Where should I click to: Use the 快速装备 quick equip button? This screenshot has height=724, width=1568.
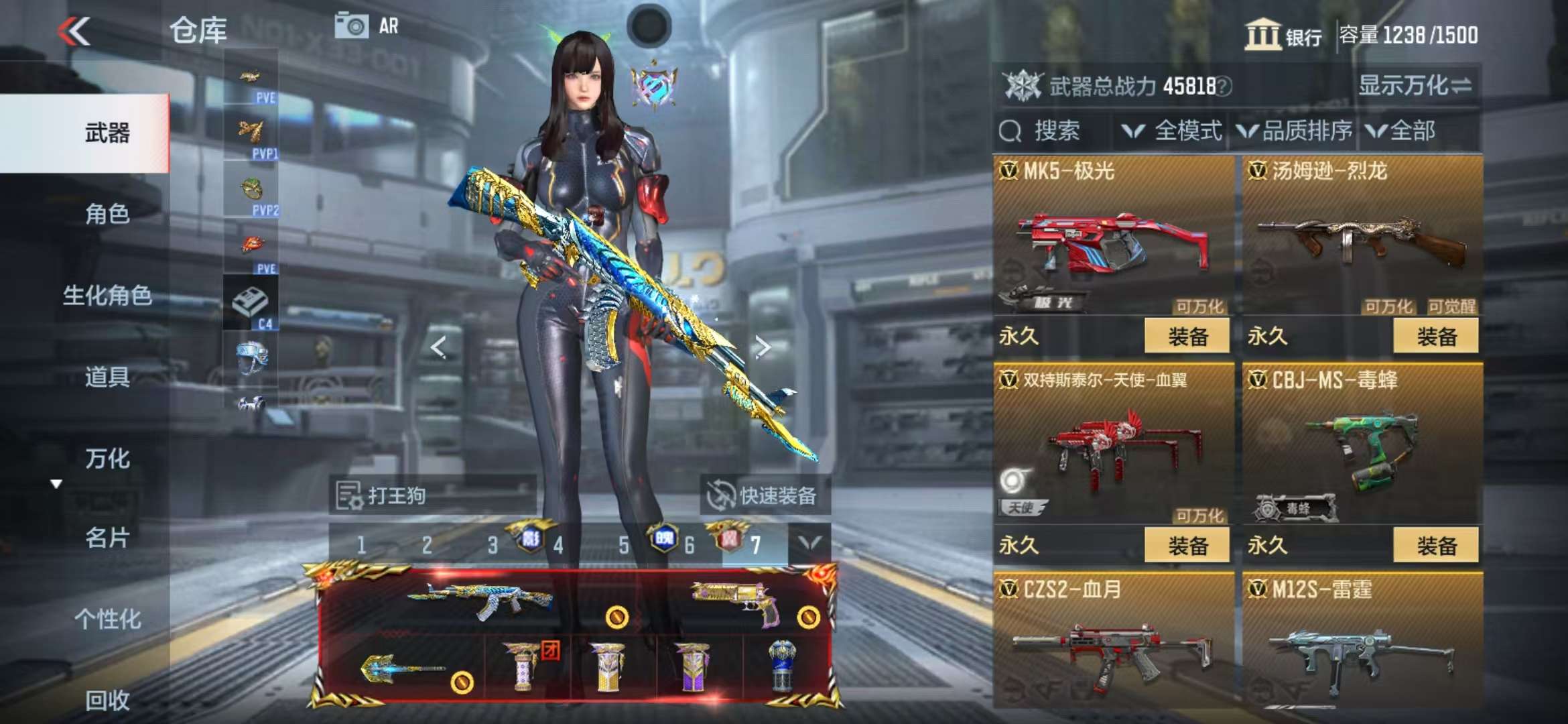pyautogui.click(x=765, y=496)
